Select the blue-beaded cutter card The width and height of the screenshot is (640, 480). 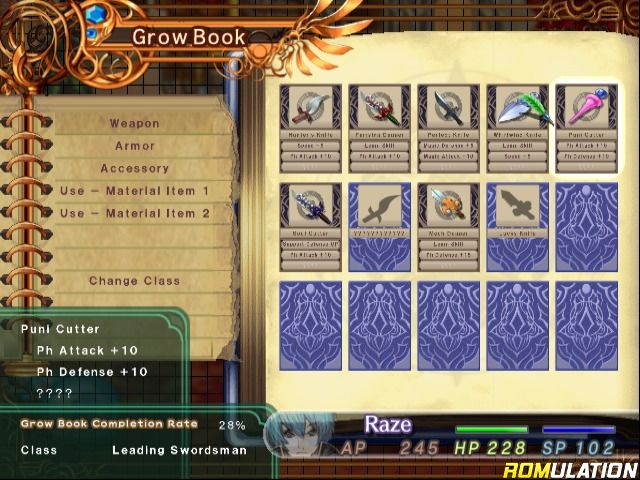[x=310, y=226]
